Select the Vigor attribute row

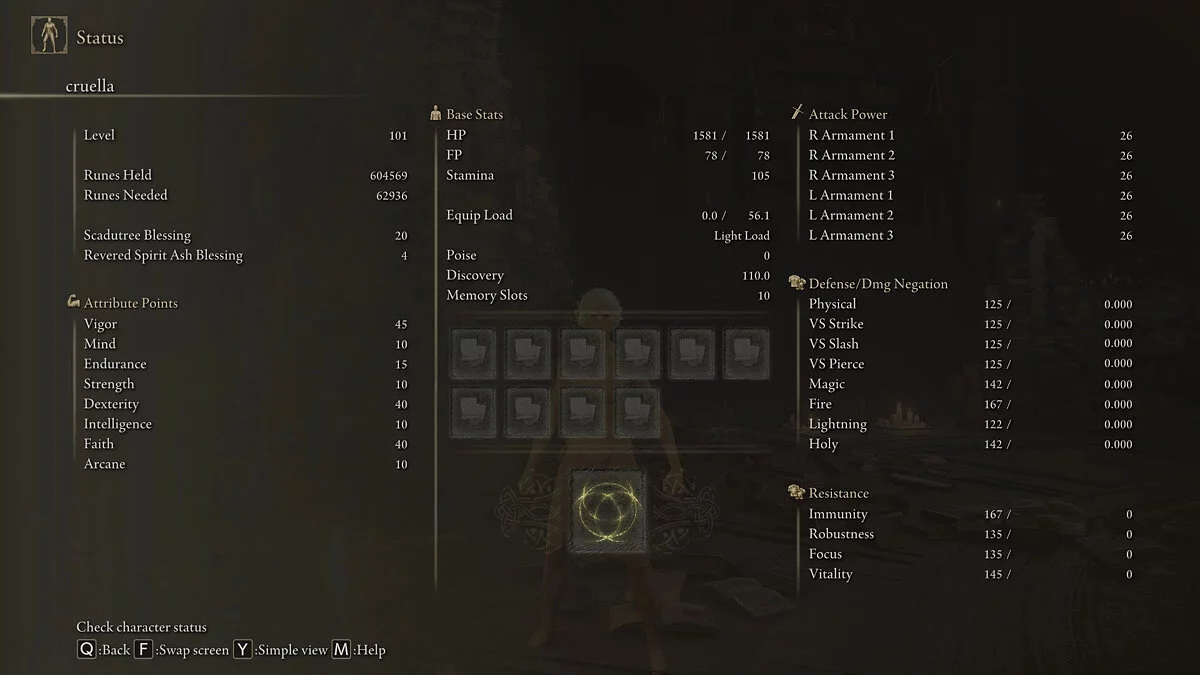[x=245, y=324]
